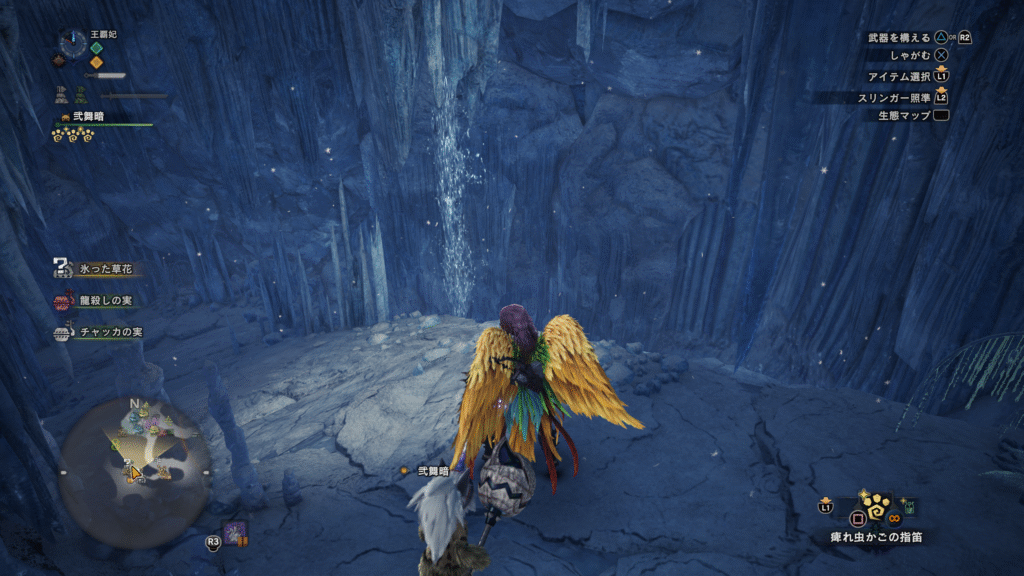
Task: Pick the チャッカの実 list entry
Action: [x=109, y=332]
